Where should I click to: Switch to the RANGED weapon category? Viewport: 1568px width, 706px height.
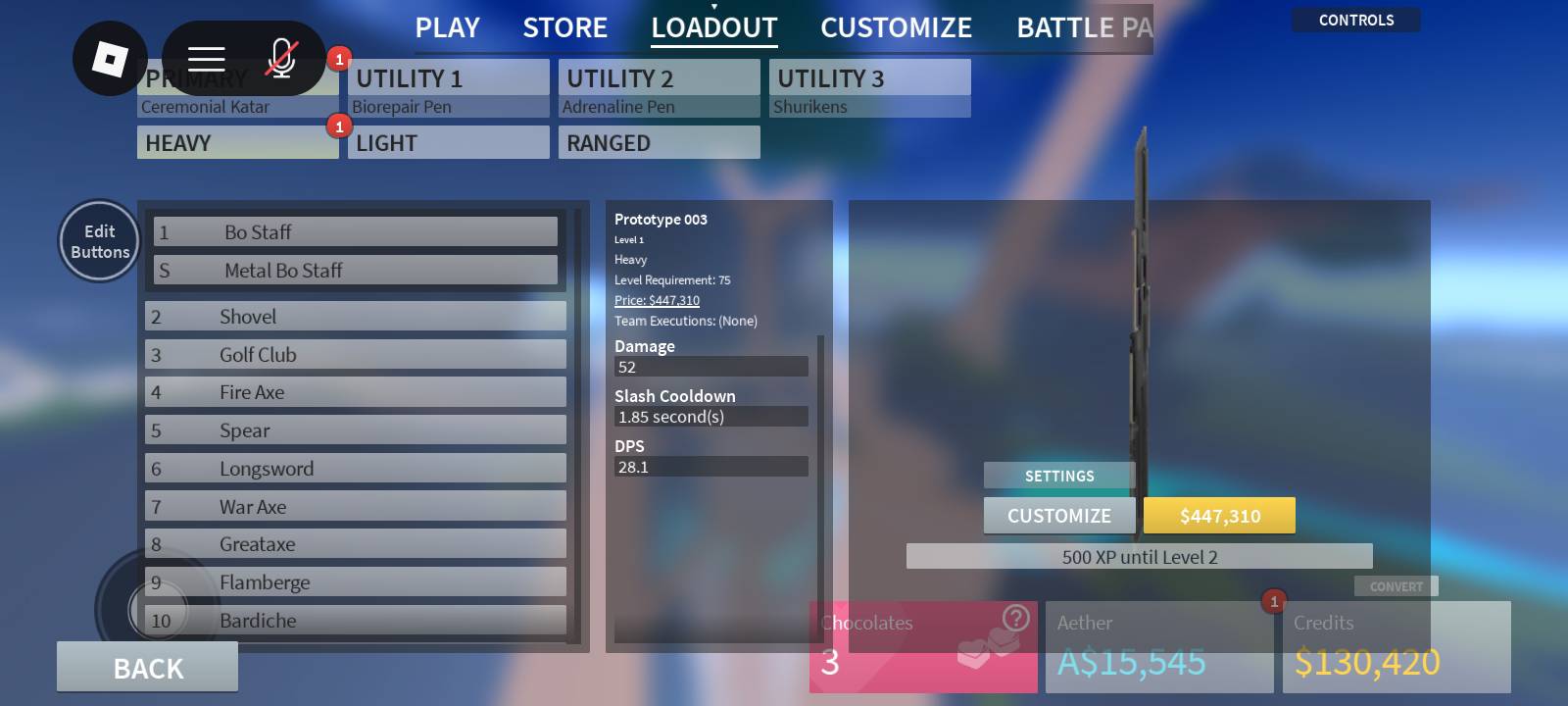[659, 142]
